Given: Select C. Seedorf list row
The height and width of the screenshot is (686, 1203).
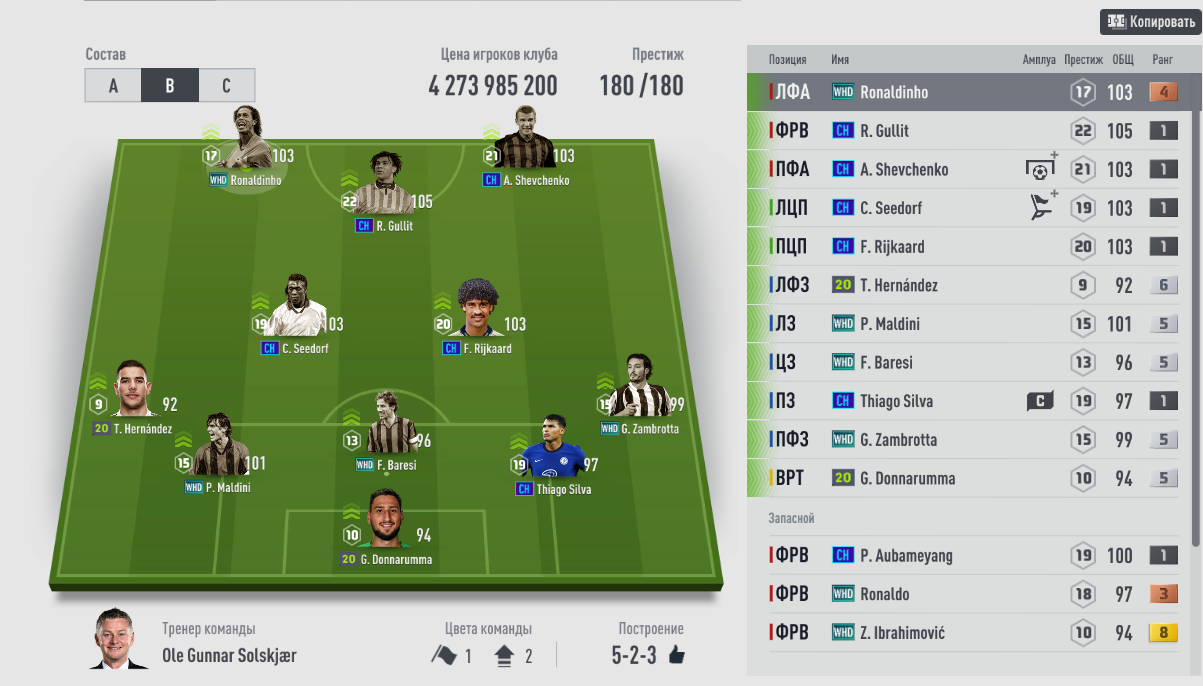Looking at the screenshot, I should tap(960, 208).
